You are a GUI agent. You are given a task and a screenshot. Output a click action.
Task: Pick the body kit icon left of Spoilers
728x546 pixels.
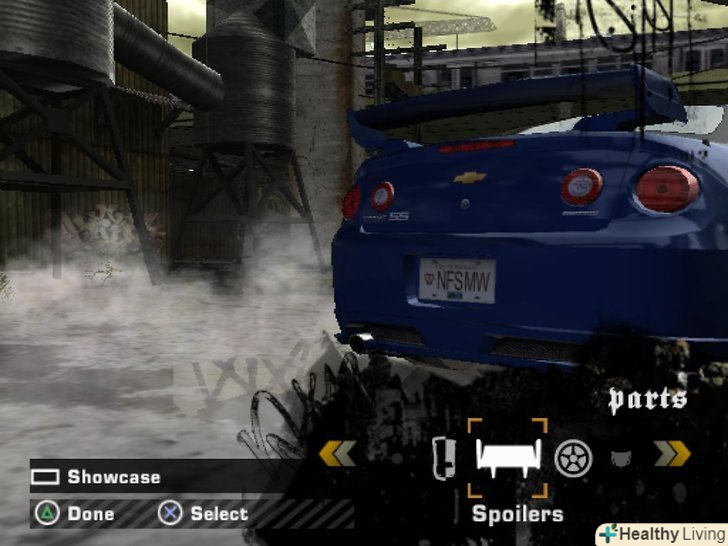444,458
